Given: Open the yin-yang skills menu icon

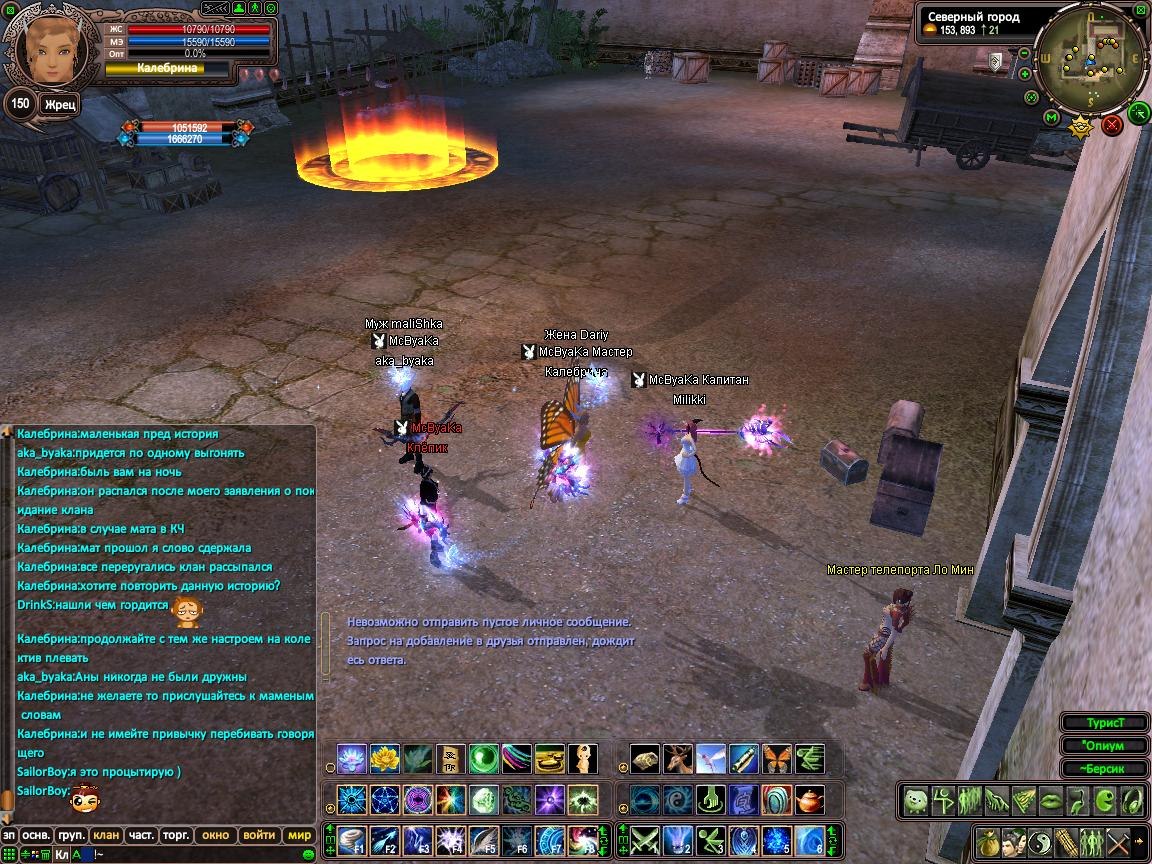Looking at the screenshot, I should coord(1040,840).
